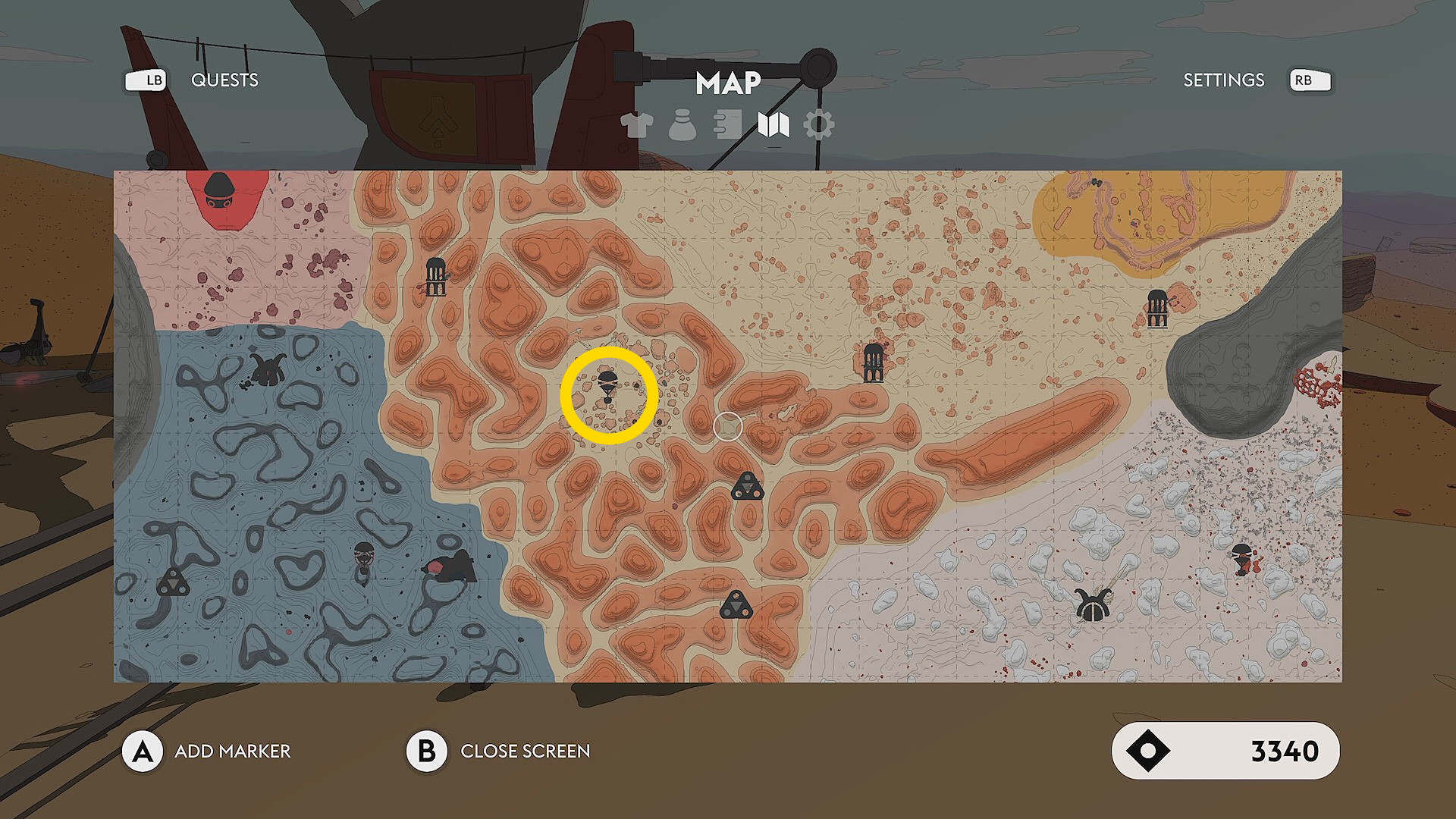This screenshot has height=819, width=1456.
Task: Choose the horned helmet marker in white region
Action: [x=1093, y=605]
